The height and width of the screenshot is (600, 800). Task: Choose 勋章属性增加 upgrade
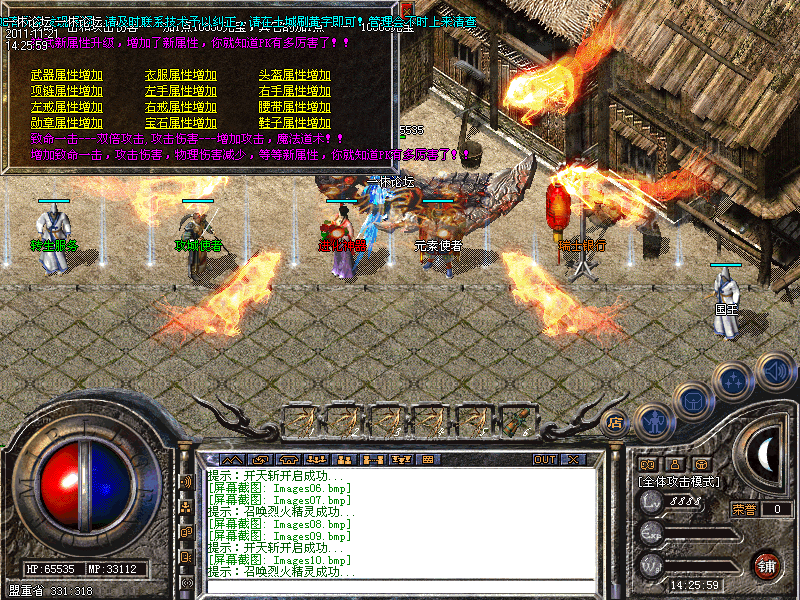coord(67,123)
